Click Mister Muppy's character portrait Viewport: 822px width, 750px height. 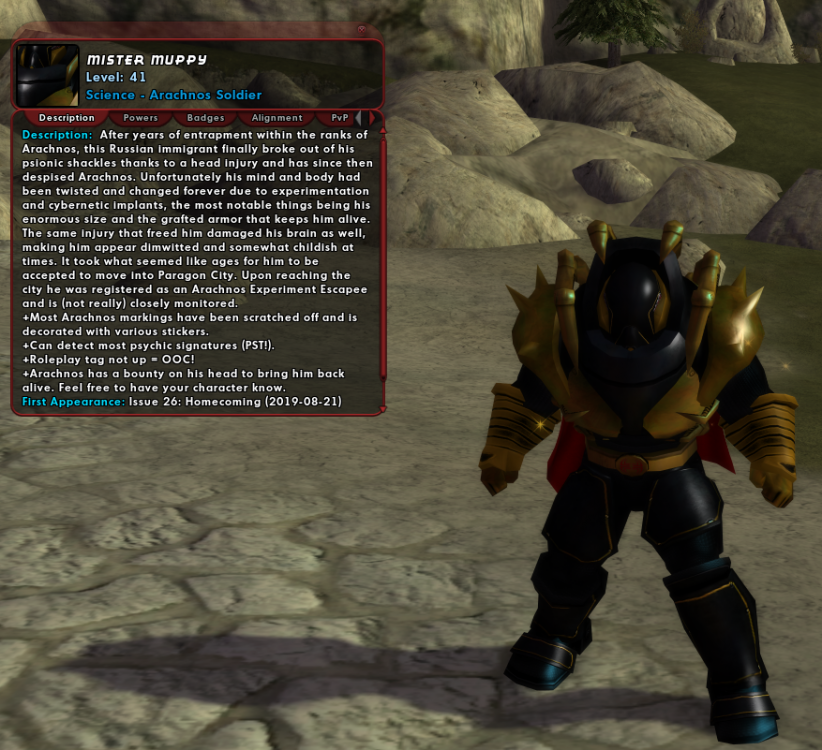click(47, 75)
